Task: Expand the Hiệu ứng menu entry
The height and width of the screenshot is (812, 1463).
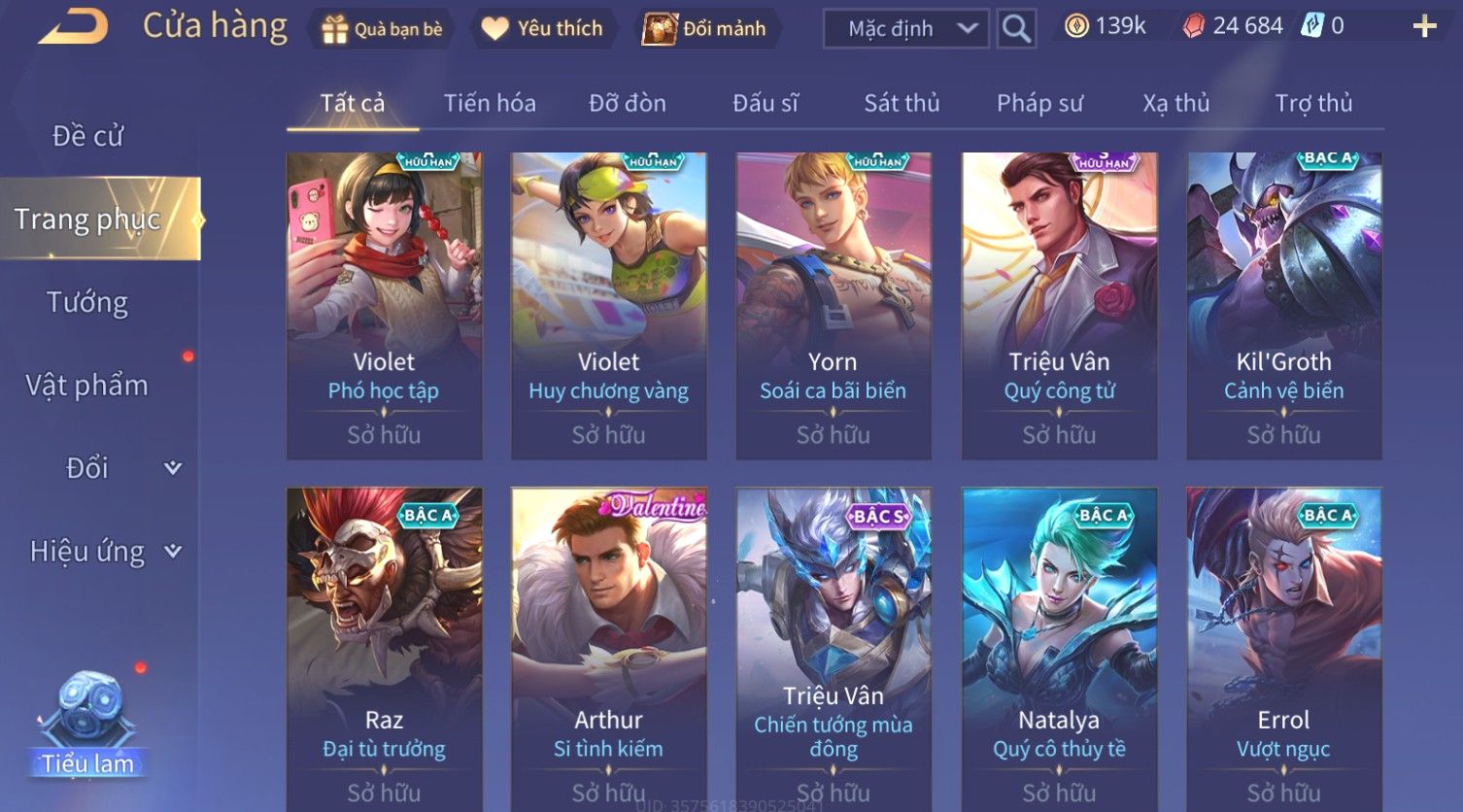Action: [105, 552]
